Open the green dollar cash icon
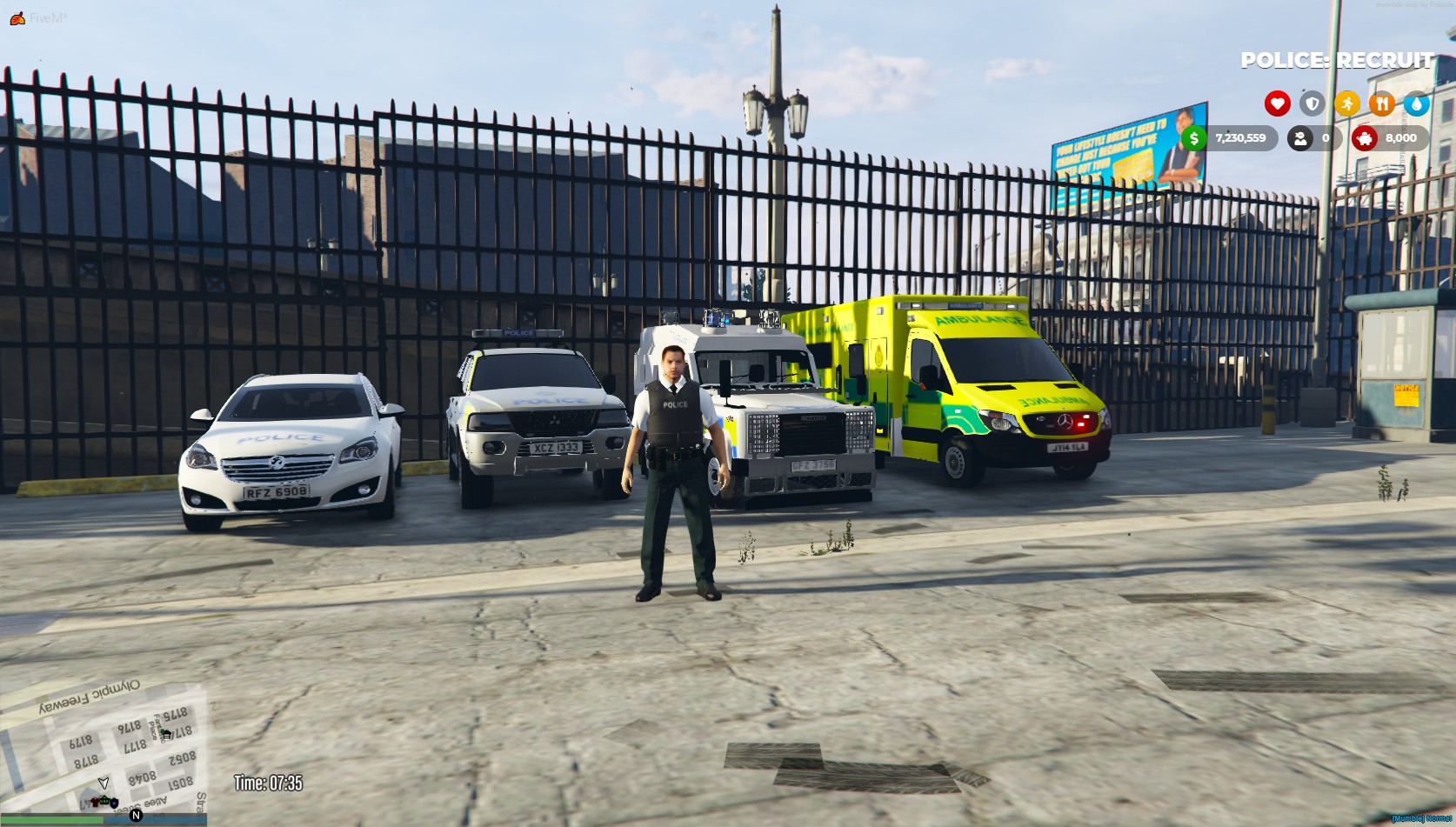Image resolution: width=1456 pixels, height=827 pixels. [1194, 138]
